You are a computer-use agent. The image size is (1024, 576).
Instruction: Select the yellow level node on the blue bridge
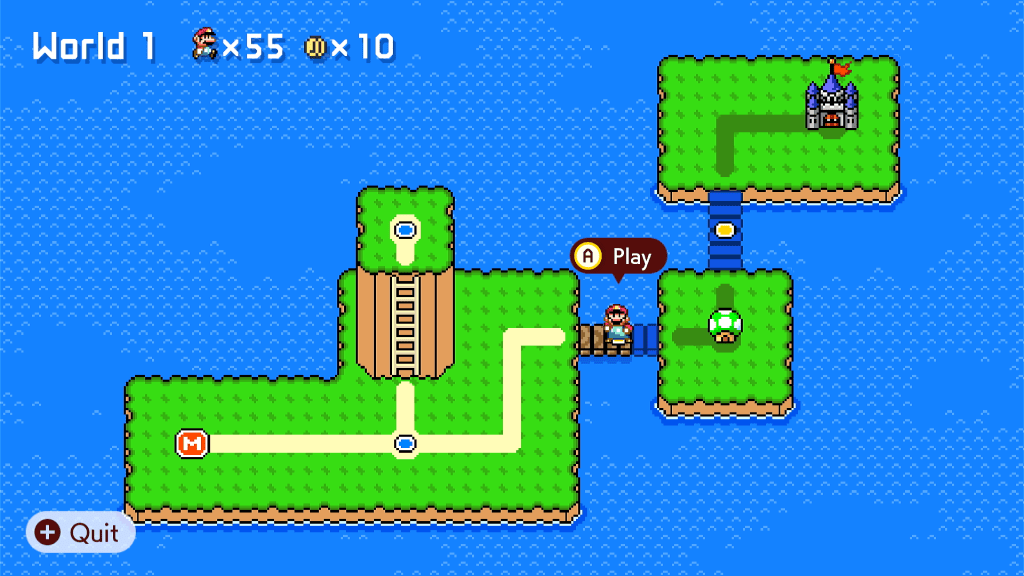725,230
